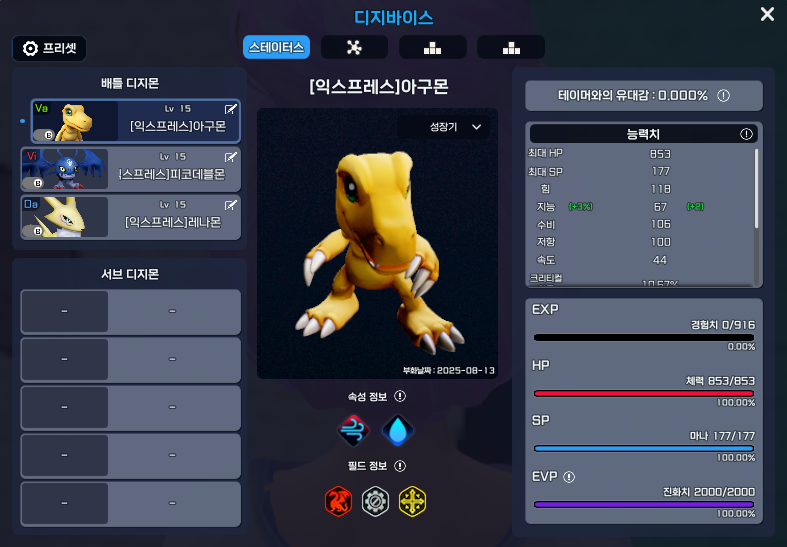
Task: Show the 필드 정보 info tooltip
Action: tap(400, 466)
